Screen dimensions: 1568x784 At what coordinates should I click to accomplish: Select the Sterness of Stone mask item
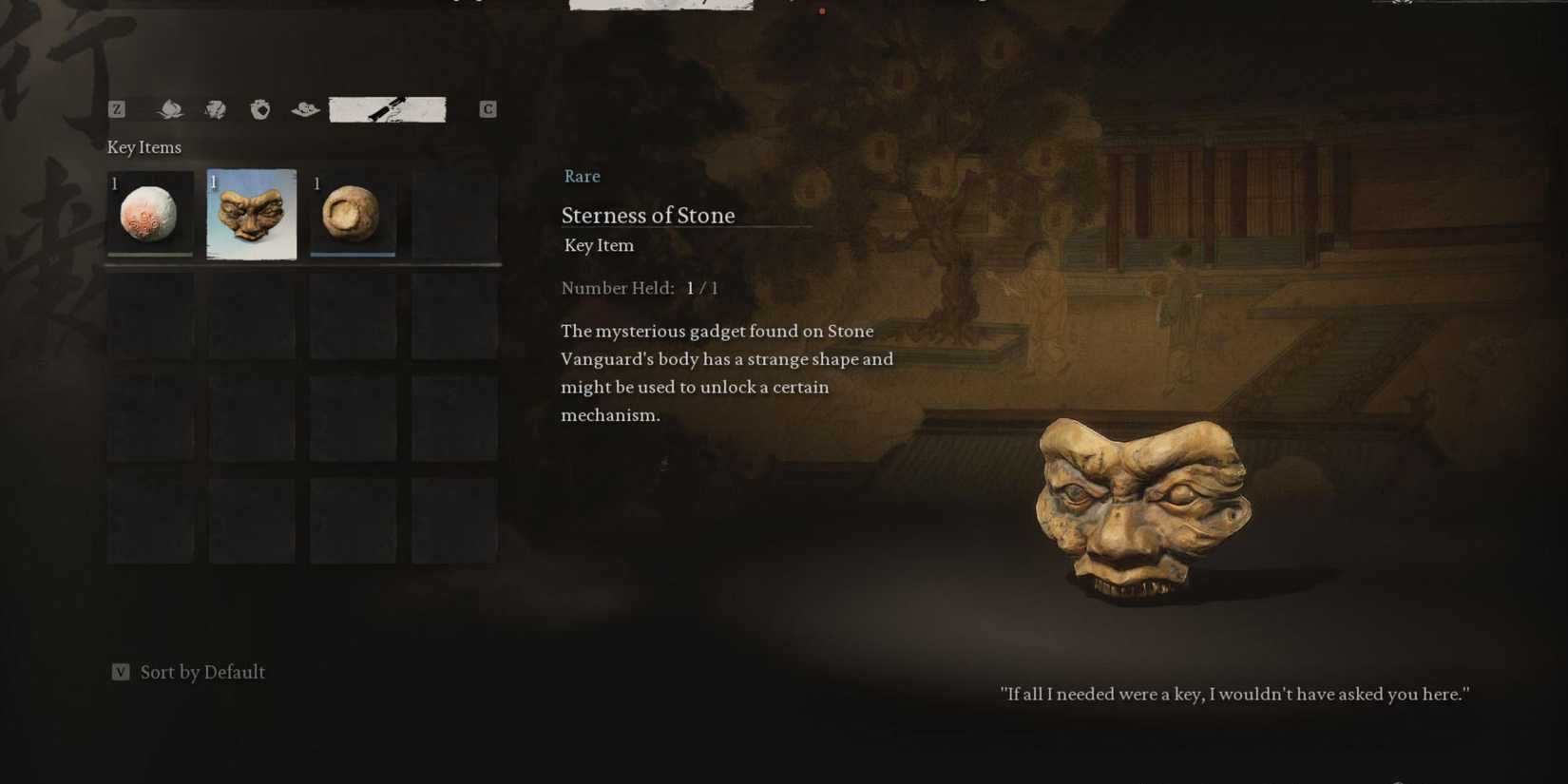coord(251,213)
